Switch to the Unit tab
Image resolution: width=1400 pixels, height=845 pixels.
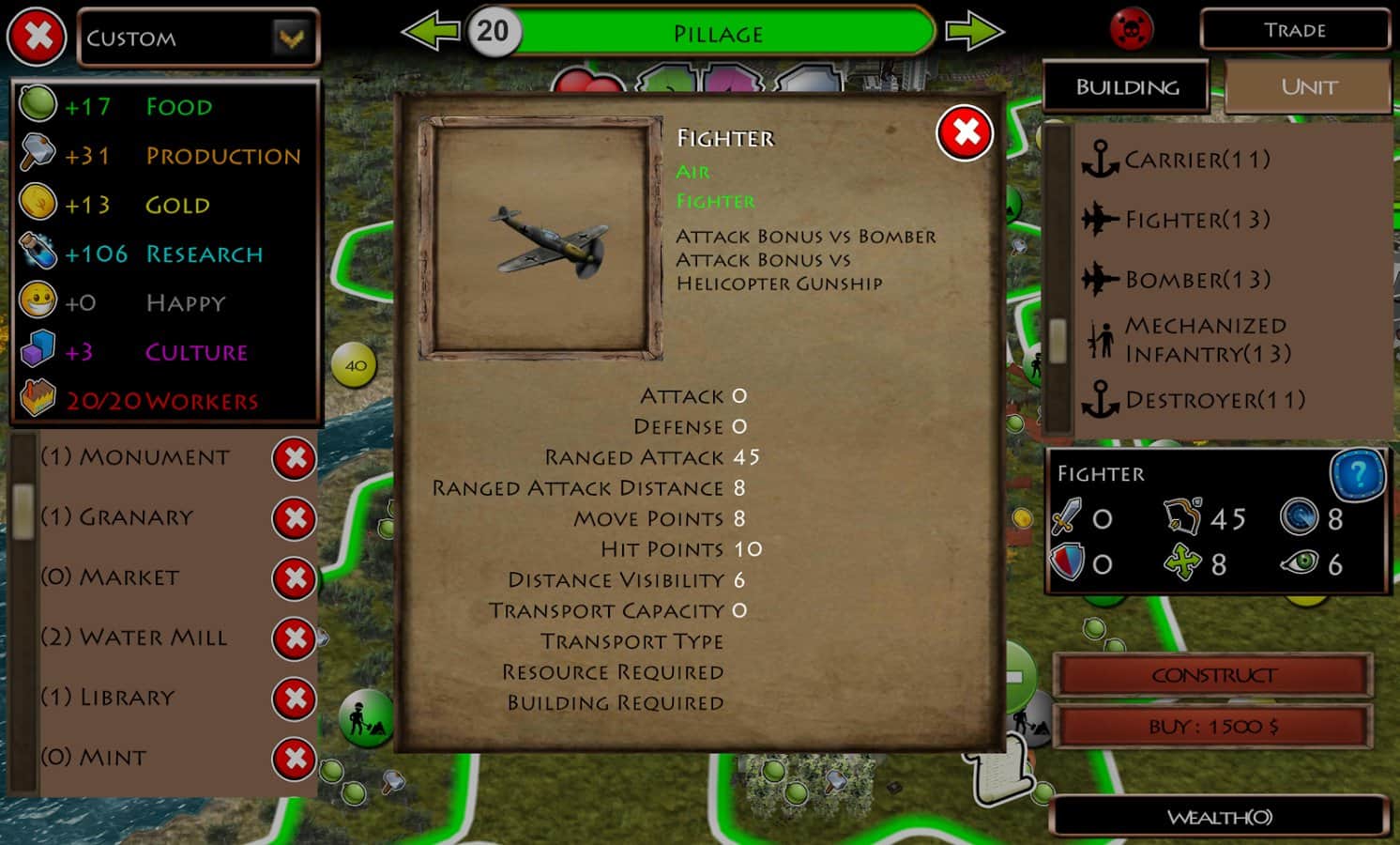1308,87
